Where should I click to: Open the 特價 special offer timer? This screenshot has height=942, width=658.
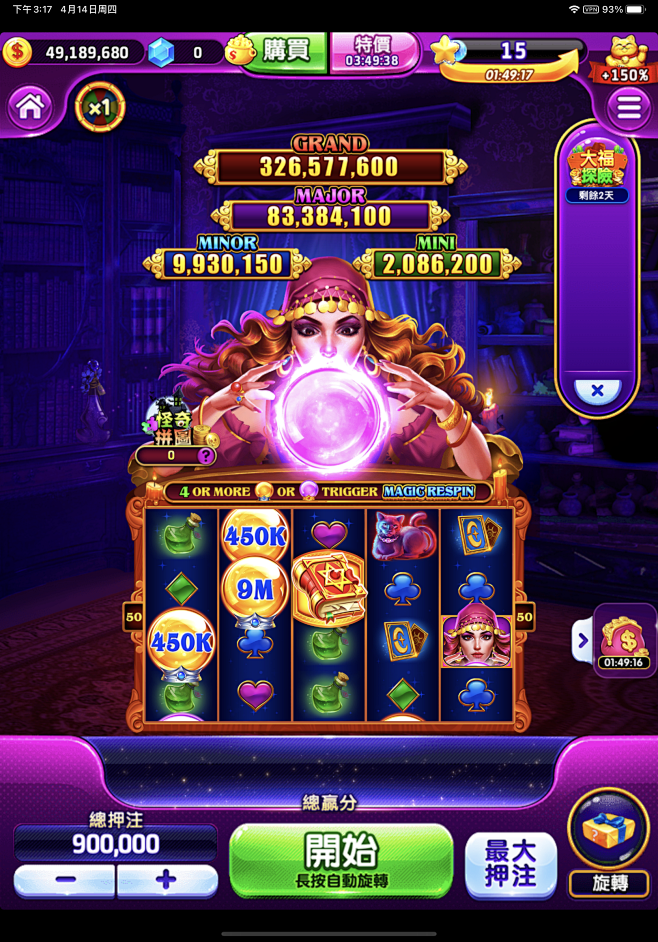(x=371, y=51)
